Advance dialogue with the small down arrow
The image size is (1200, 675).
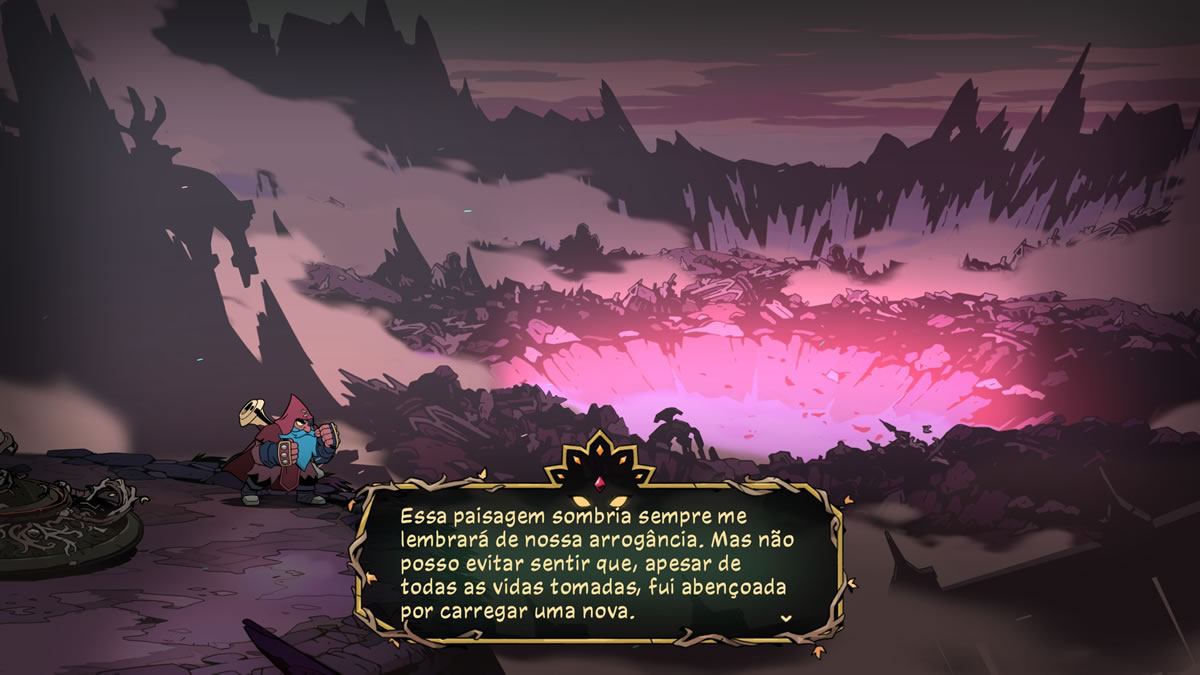(786, 618)
